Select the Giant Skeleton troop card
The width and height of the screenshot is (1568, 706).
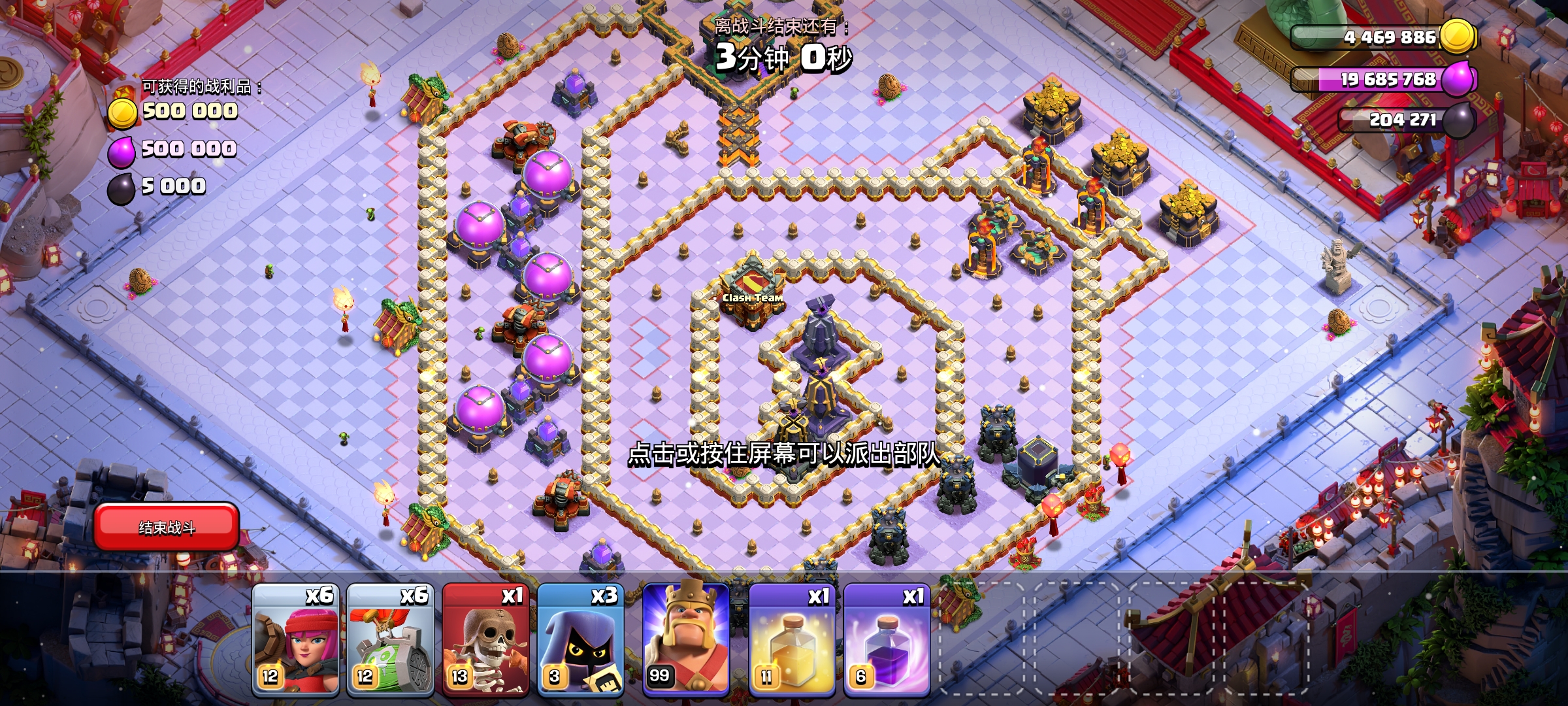click(485, 639)
